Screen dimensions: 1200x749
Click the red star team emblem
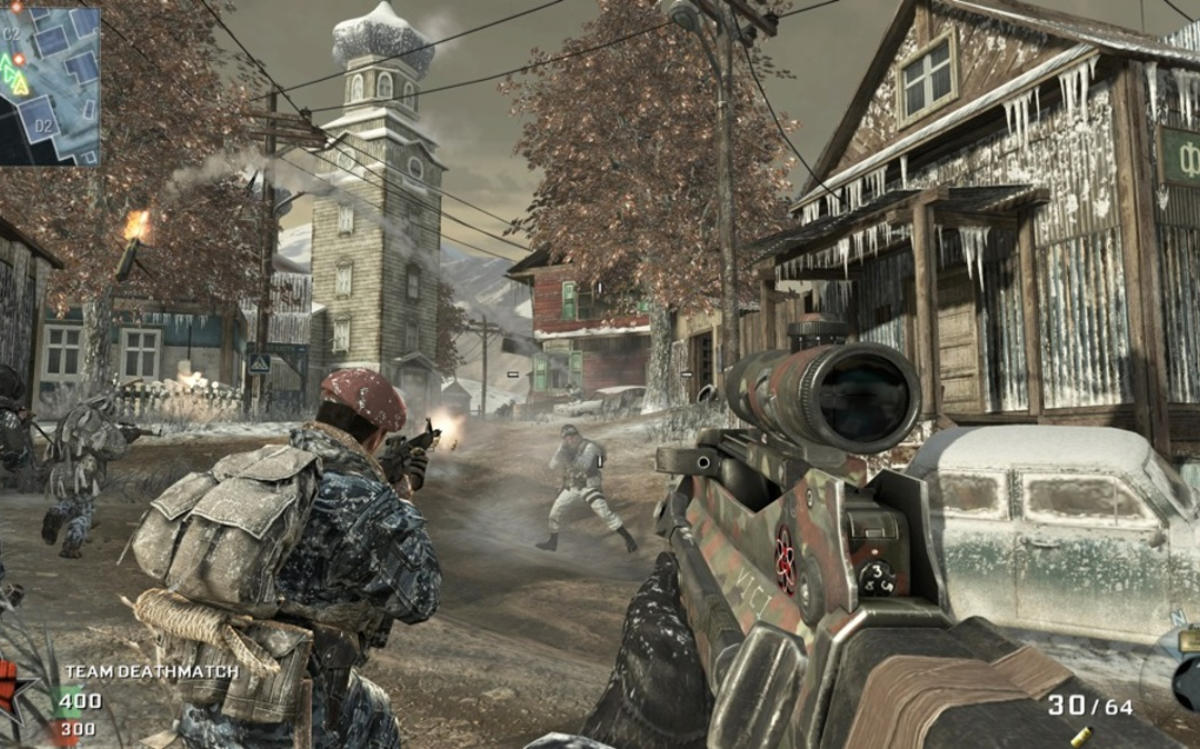point(12,691)
